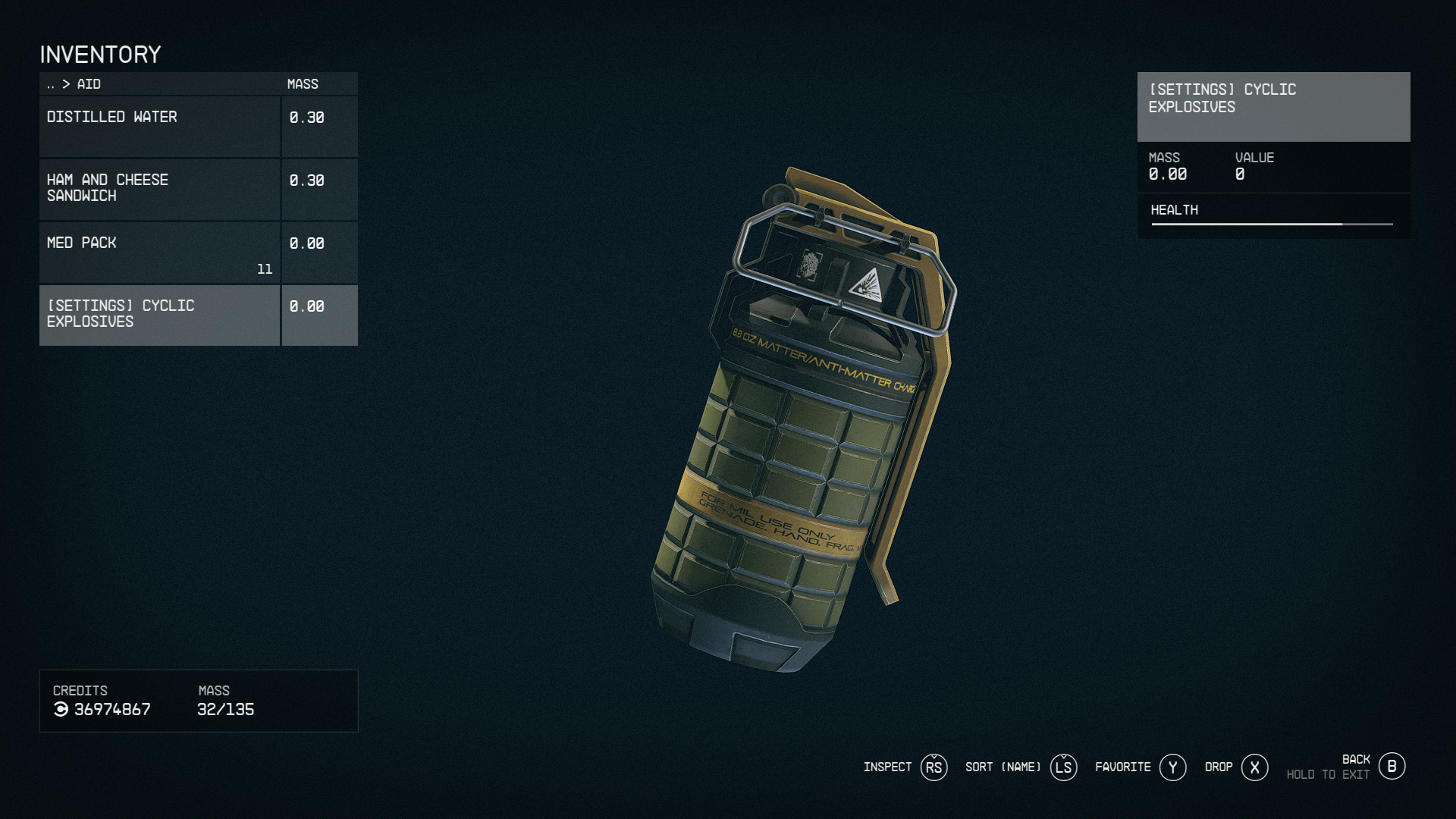The width and height of the screenshot is (1456, 819).
Task: Select the Ham and Cheese Sandwich row
Action: (x=159, y=189)
